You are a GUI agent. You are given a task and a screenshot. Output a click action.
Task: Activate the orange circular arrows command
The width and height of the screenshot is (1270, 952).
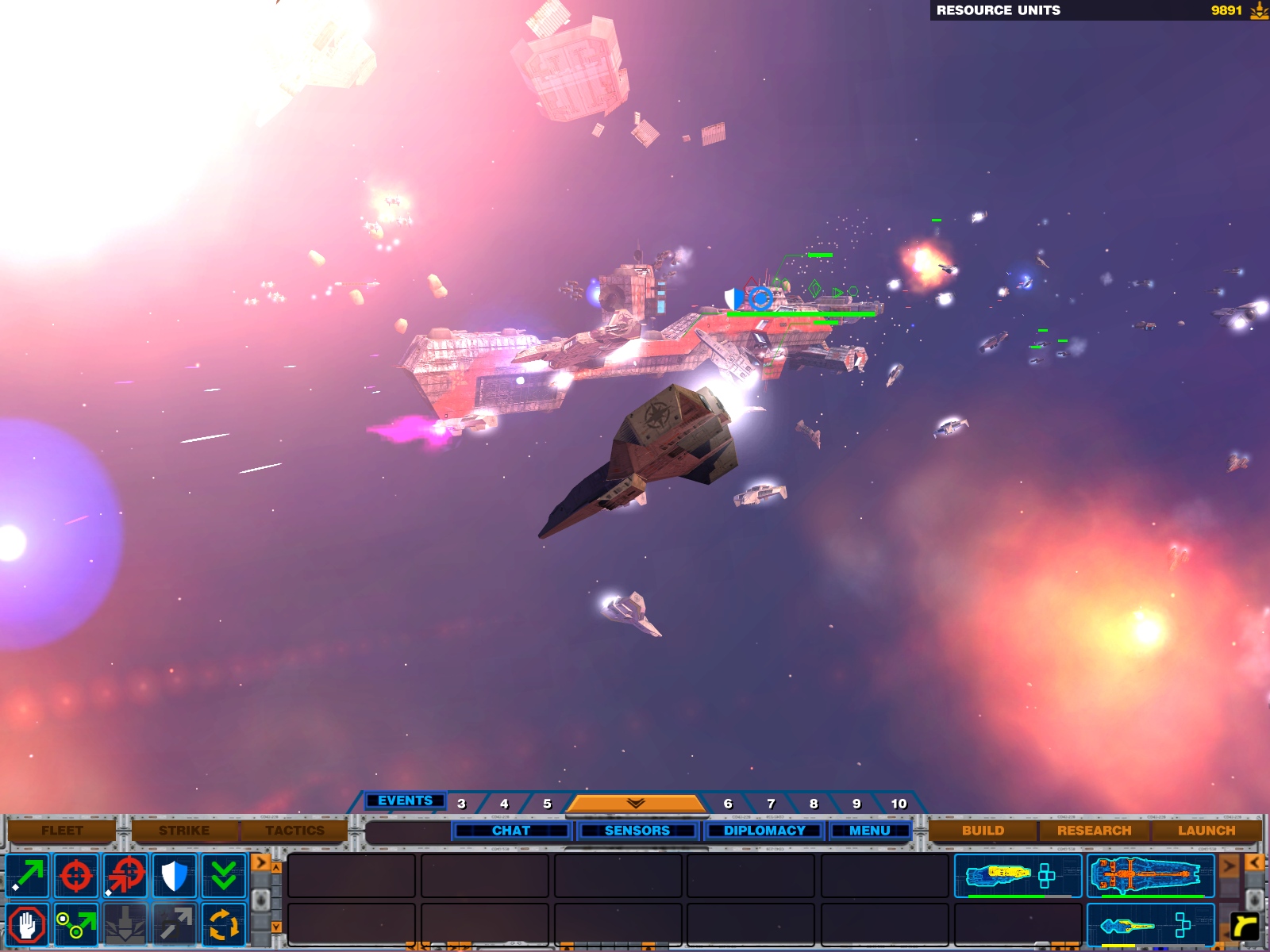click(223, 925)
